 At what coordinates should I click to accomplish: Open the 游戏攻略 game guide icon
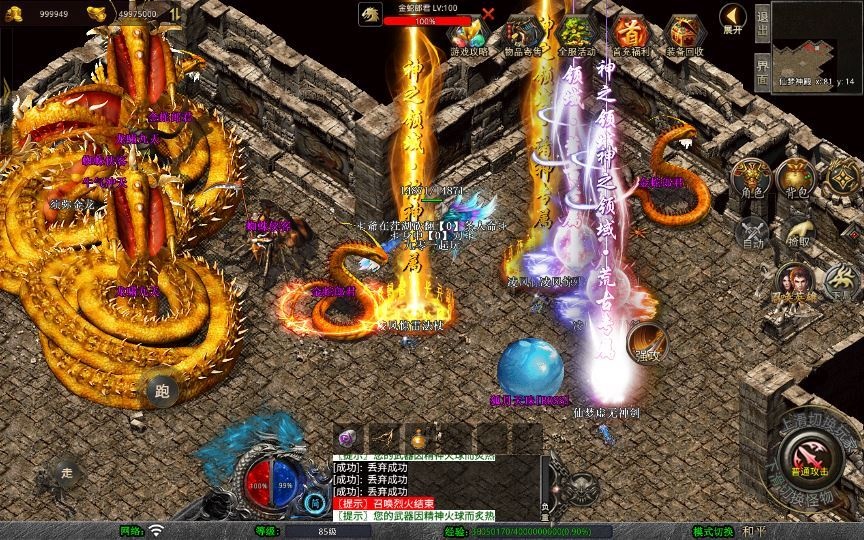coord(469,36)
